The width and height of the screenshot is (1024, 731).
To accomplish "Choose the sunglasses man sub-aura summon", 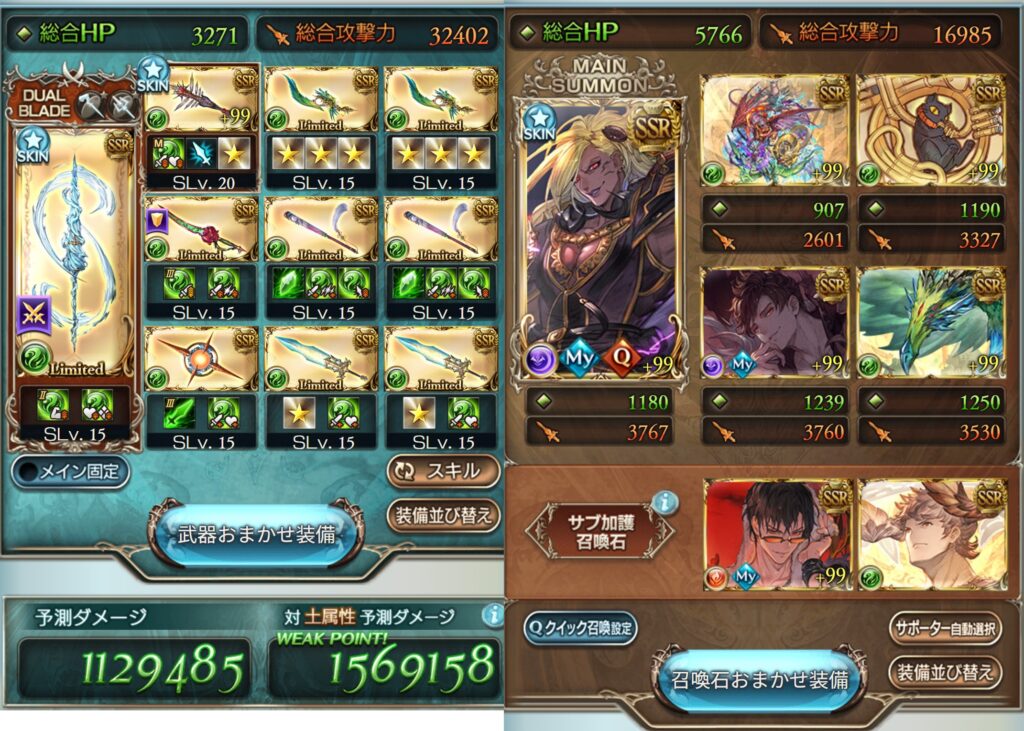I will click(775, 532).
